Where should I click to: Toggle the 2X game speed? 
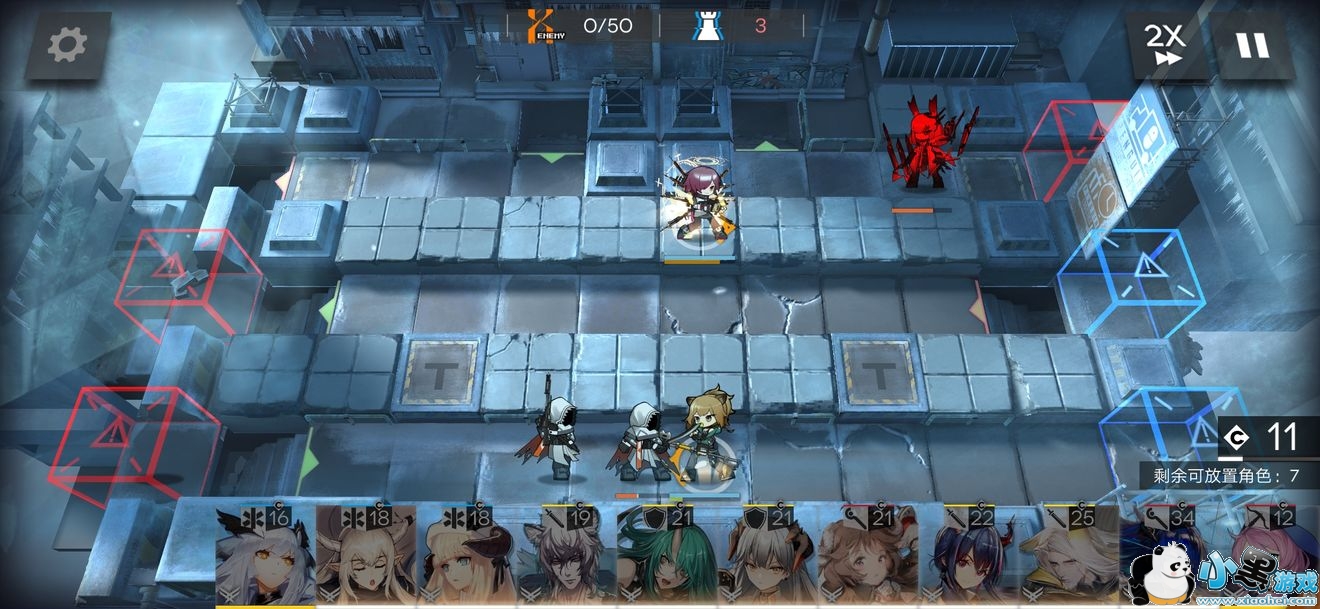1165,45
